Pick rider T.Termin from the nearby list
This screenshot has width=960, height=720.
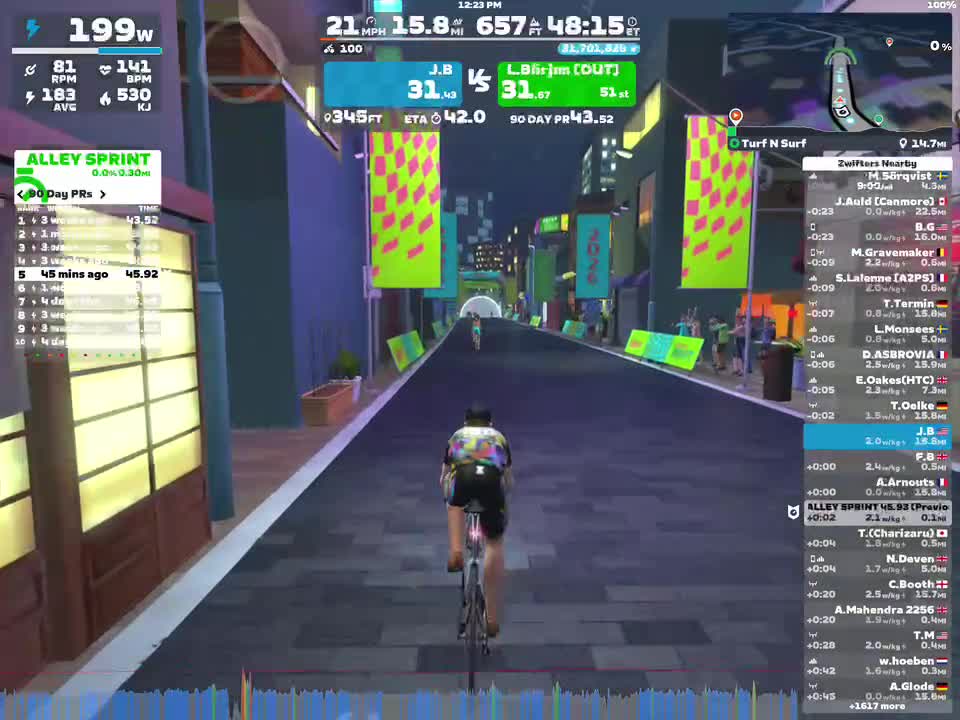[877, 309]
